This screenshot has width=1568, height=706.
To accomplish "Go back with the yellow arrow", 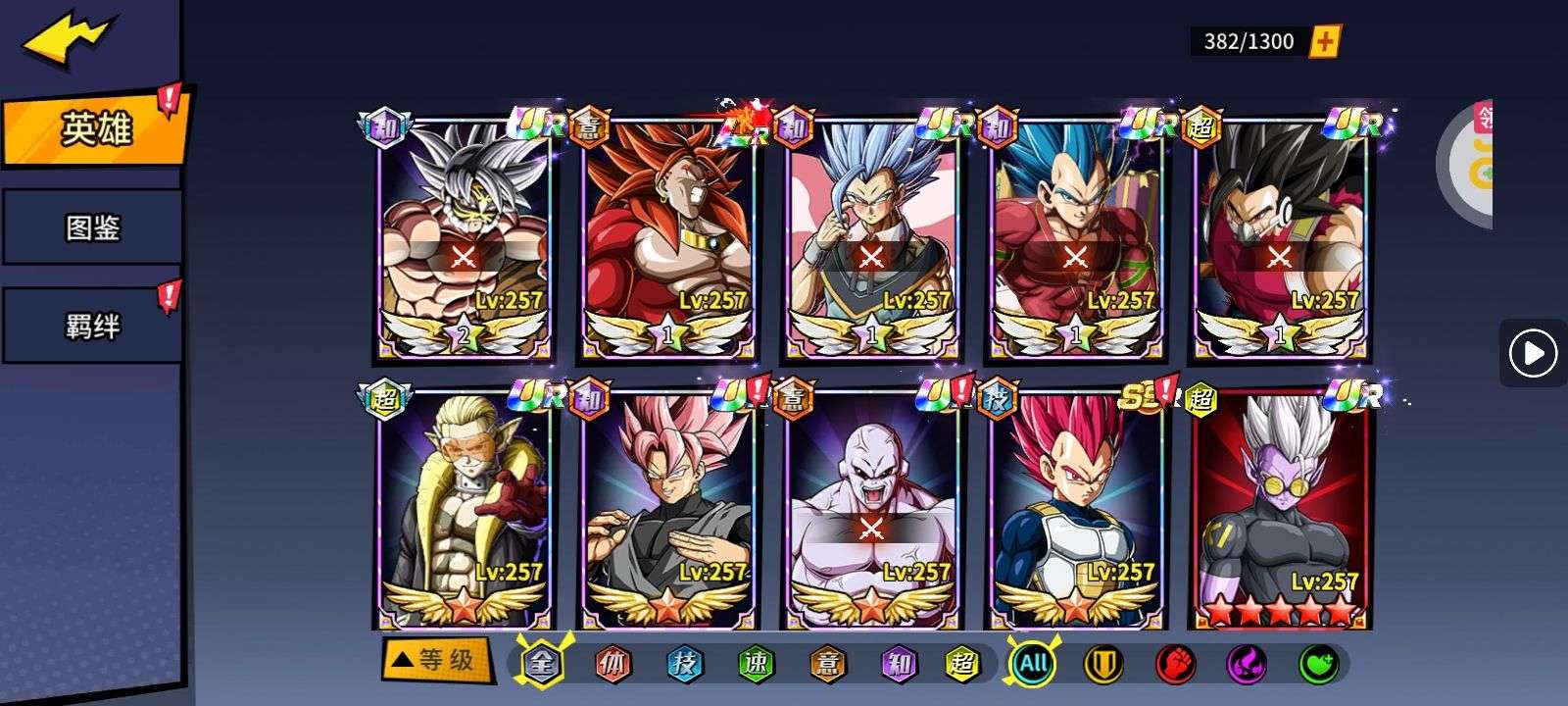I will point(67,39).
